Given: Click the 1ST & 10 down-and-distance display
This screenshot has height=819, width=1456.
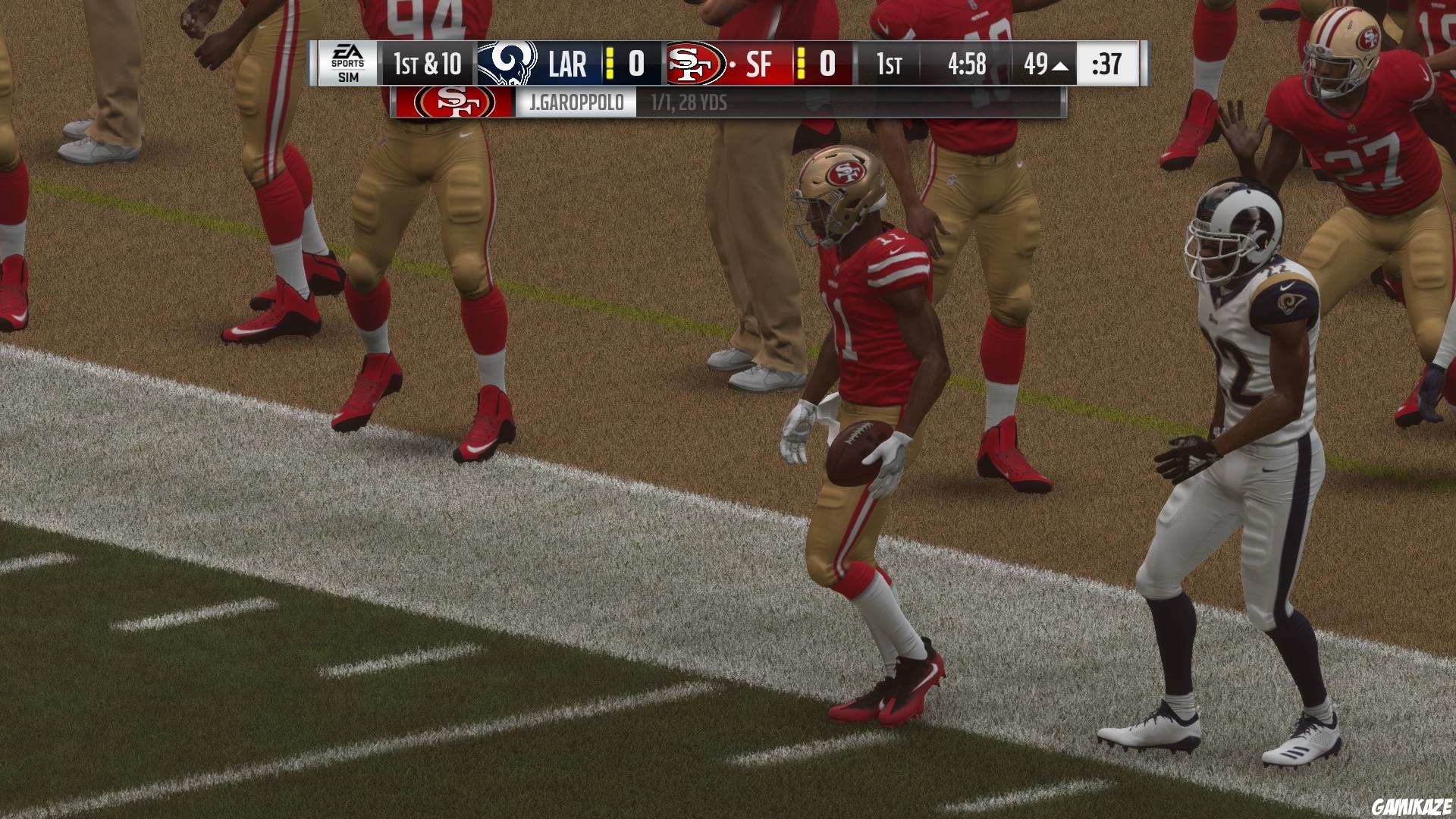Looking at the screenshot, I should tap(420, 65).
